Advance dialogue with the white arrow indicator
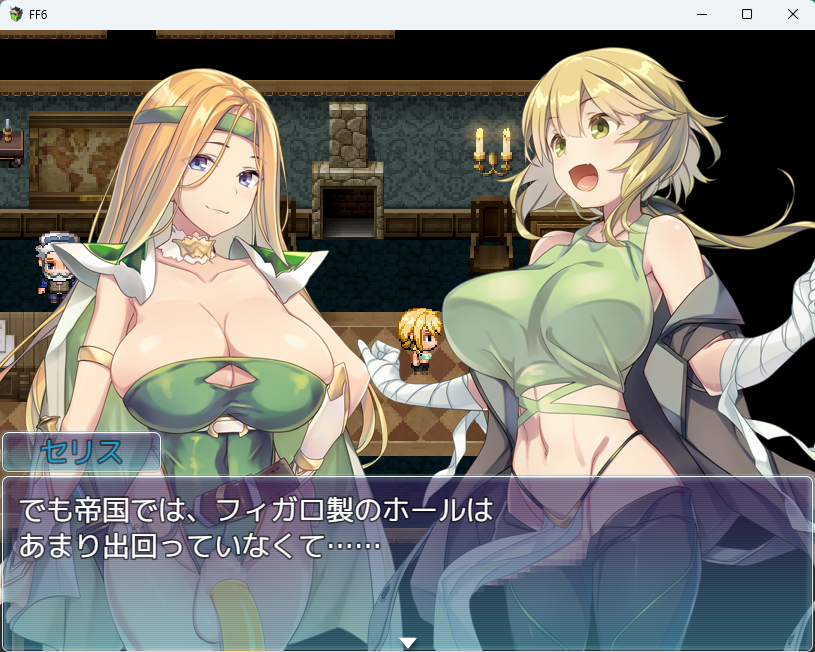Screen dimensions: 815x652 [x=407, y=642]
